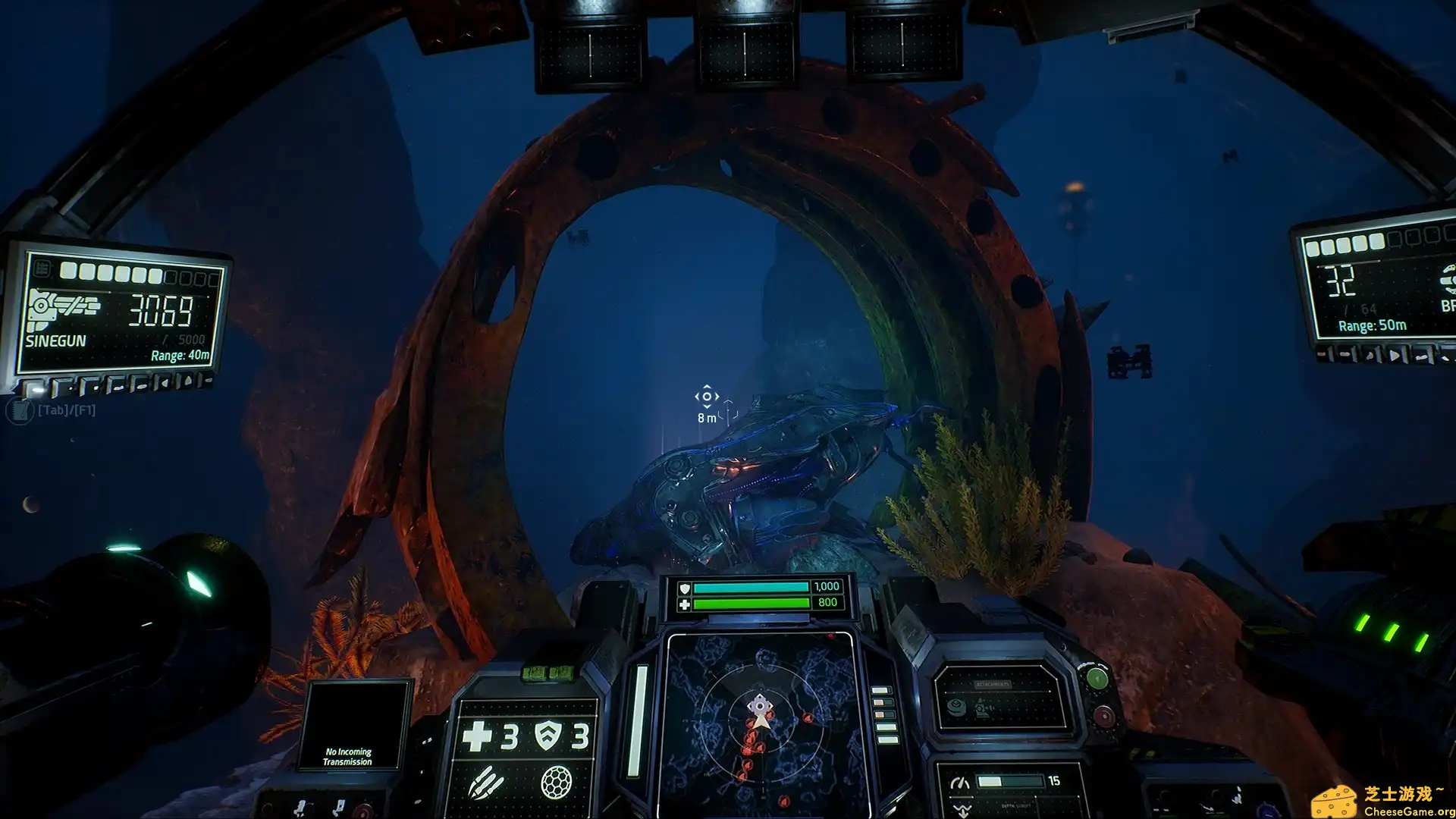Click the depth gauge dial icon on right console

(960, 783)
